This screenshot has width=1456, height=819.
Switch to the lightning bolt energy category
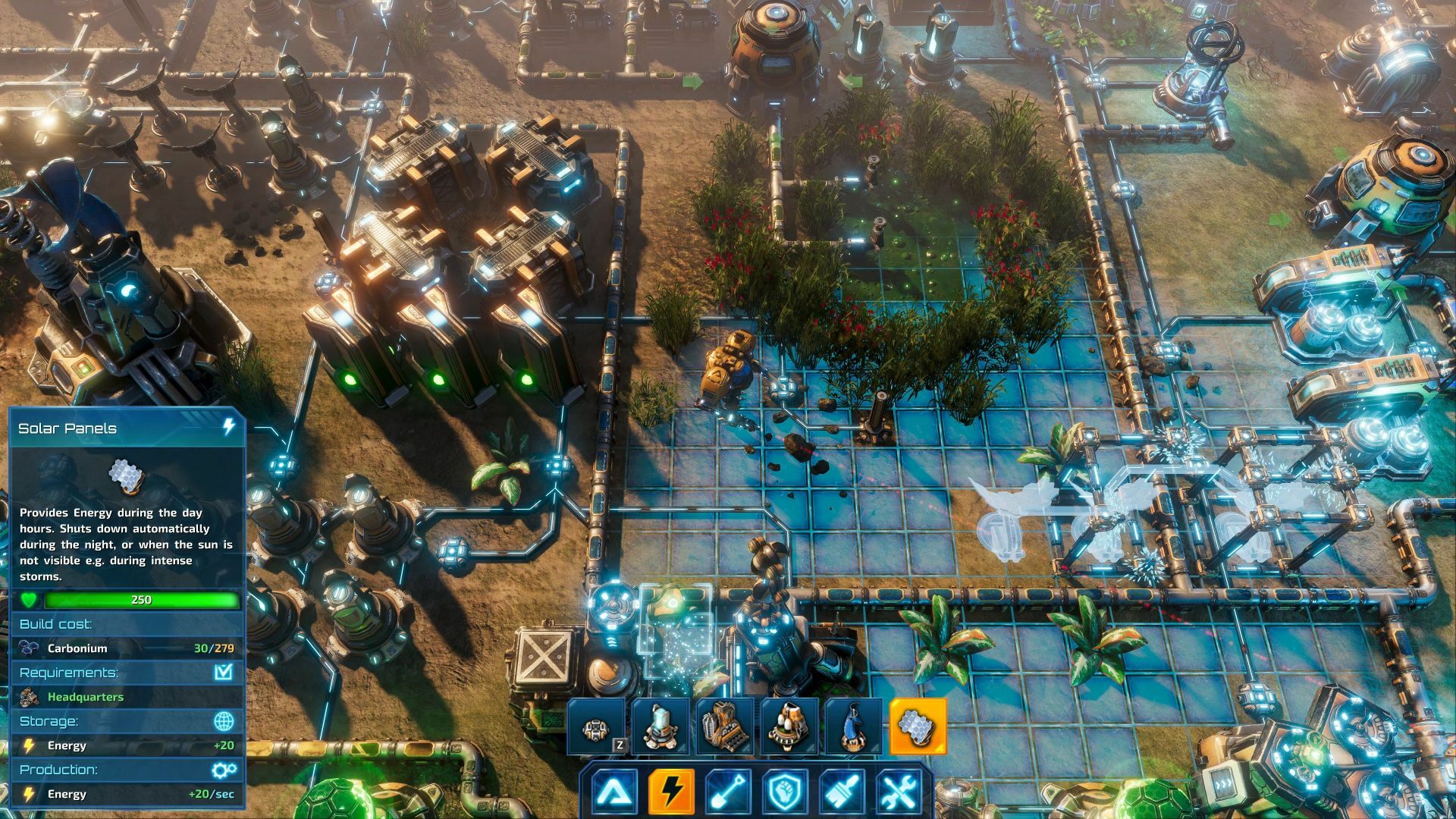click(x=671, y=791)
